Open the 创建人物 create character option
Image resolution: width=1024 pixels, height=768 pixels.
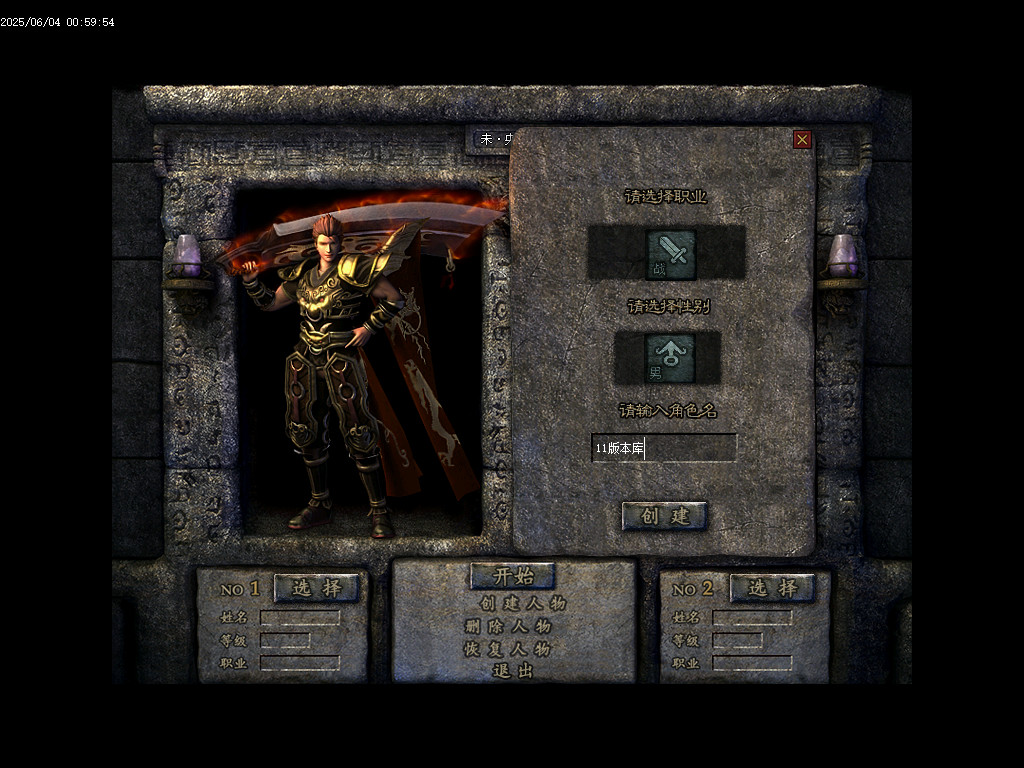tap(522, 603)
